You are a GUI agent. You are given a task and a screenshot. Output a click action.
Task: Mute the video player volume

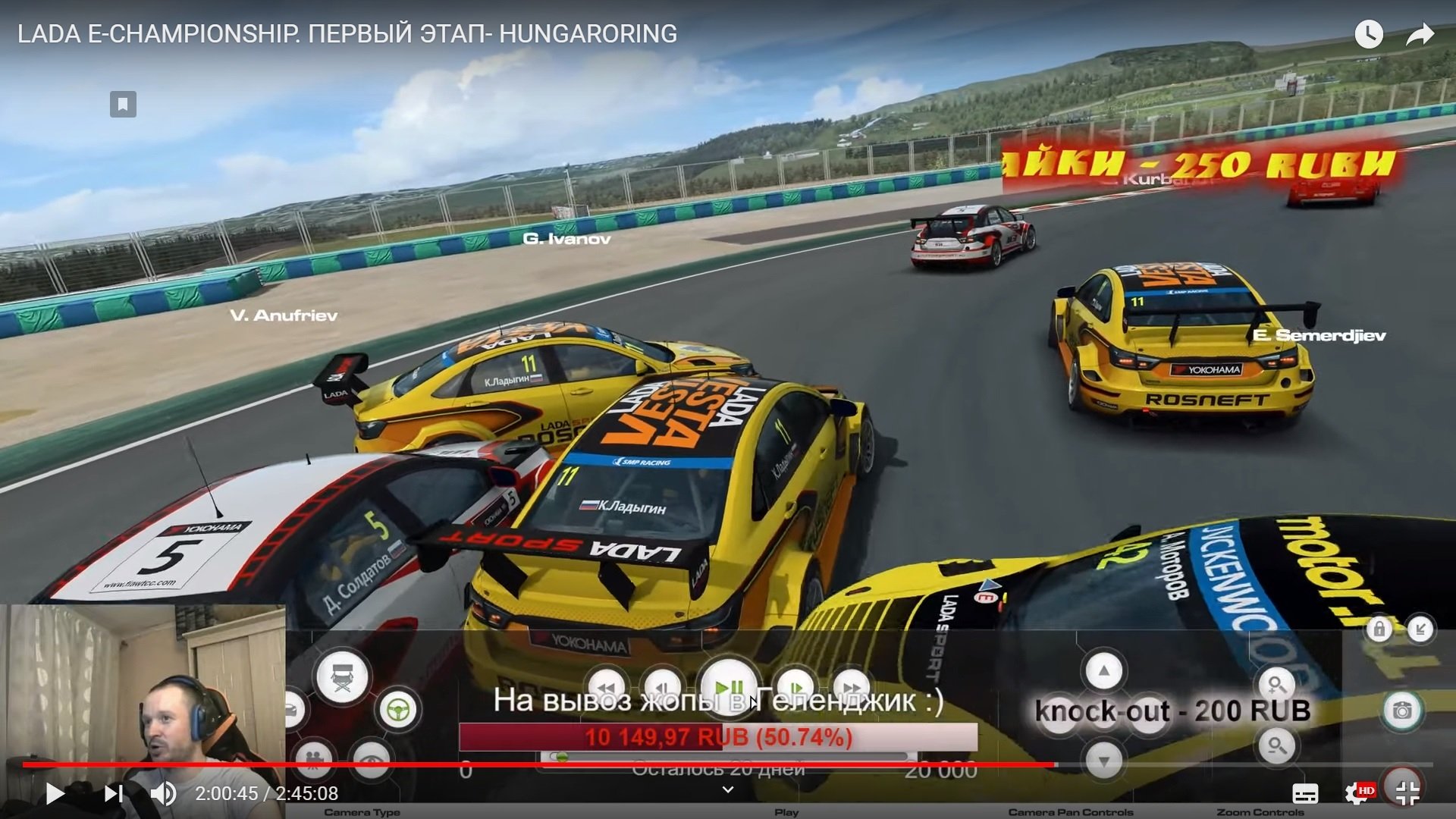pos(163,793)
